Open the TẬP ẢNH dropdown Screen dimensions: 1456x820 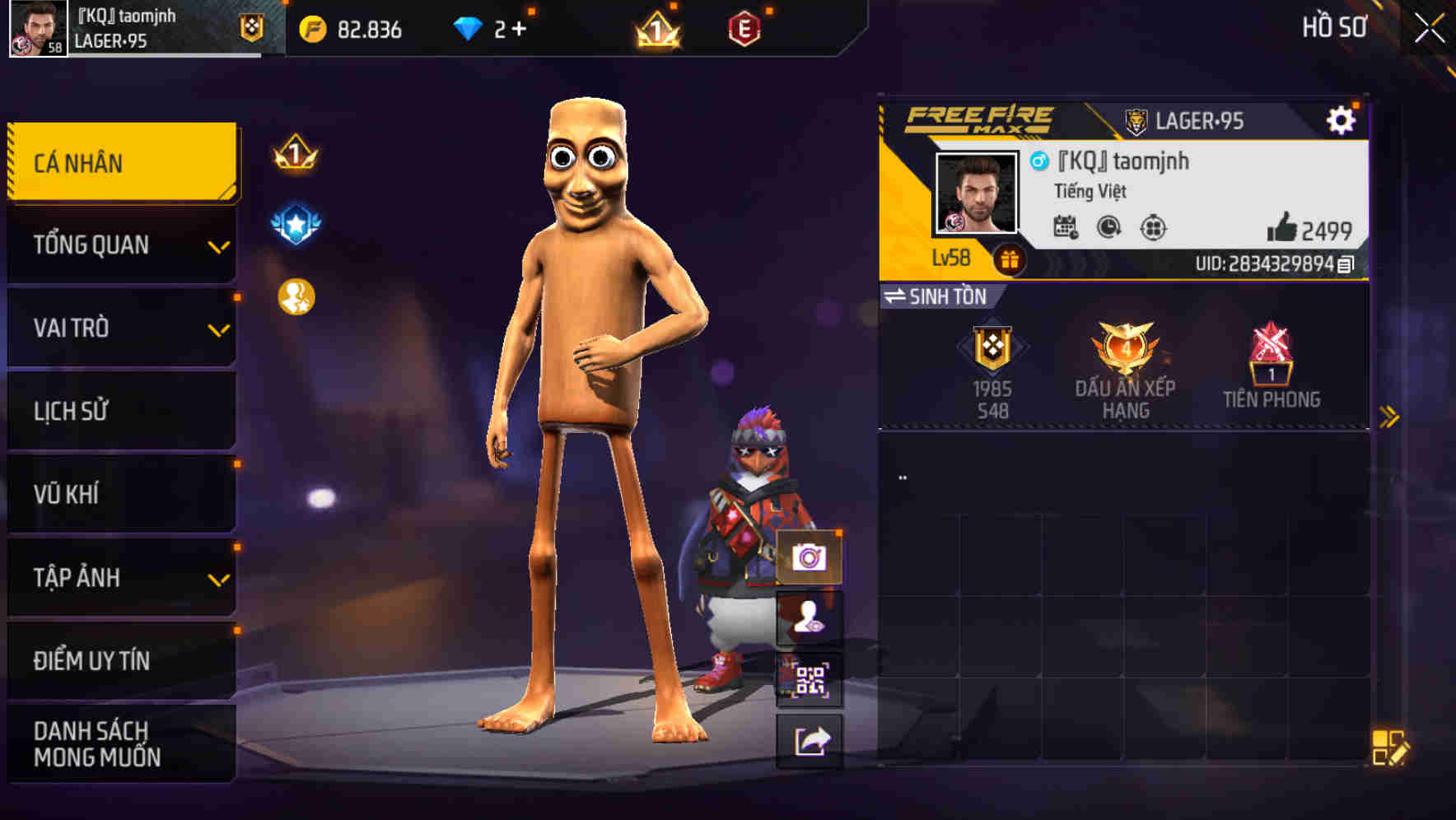[119, 578]
